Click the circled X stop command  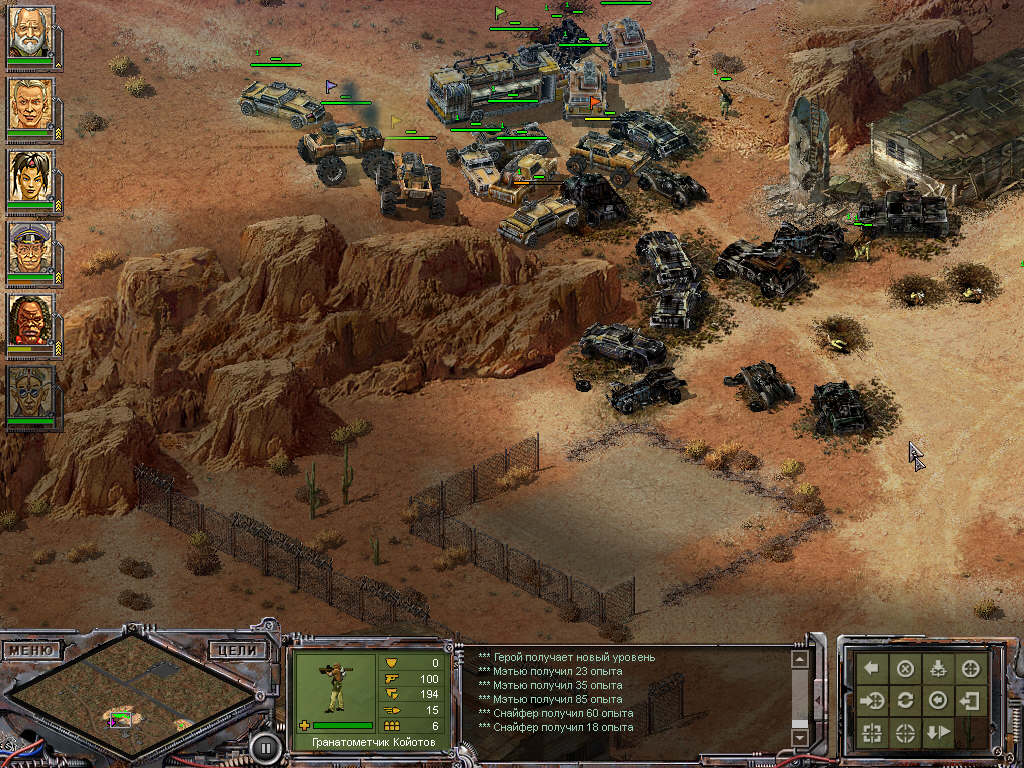tap(905, 669)
